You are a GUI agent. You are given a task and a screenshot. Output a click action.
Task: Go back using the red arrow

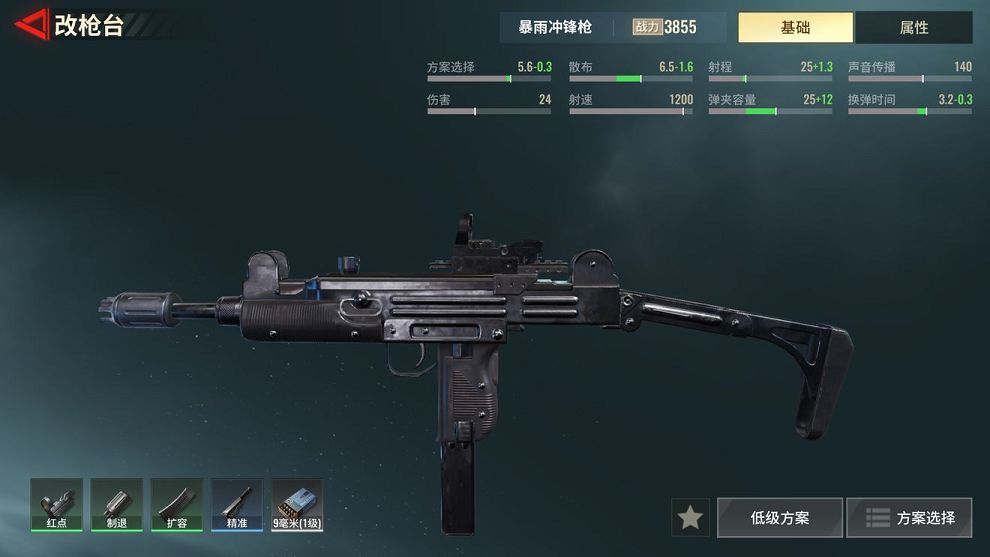[34, 25]
